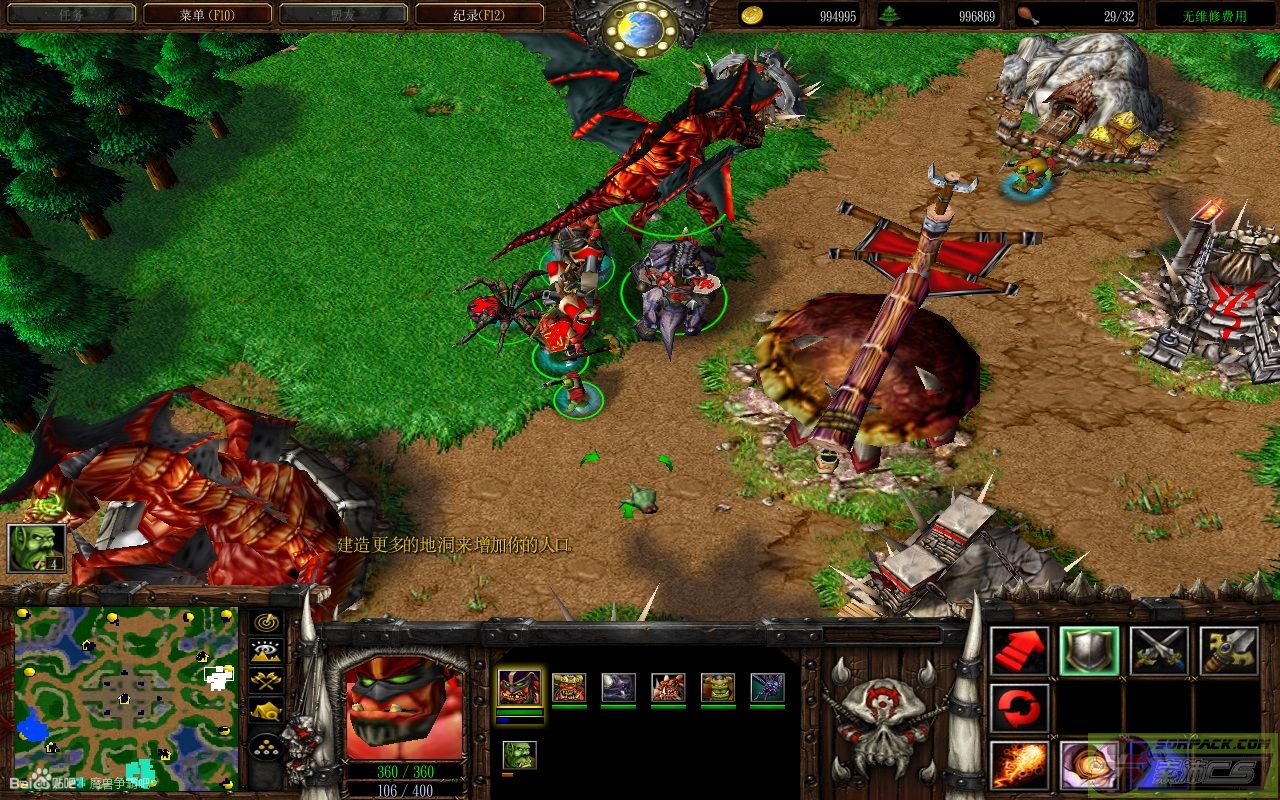Select the Patrol command circular arrows
Image resolution: width=1280 pixels, height=800 pixels.
coord(1019,709)
